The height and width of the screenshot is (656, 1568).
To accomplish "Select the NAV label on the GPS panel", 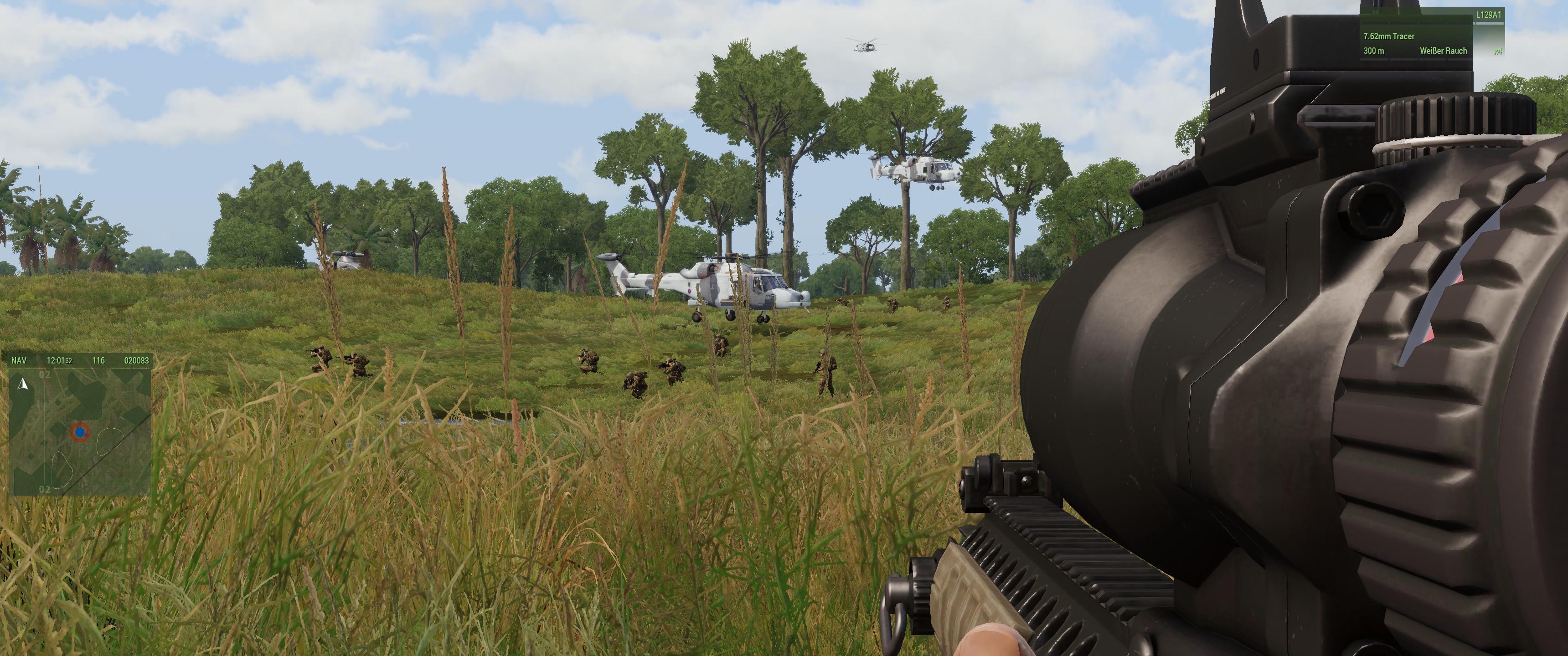I will point(19,360).
